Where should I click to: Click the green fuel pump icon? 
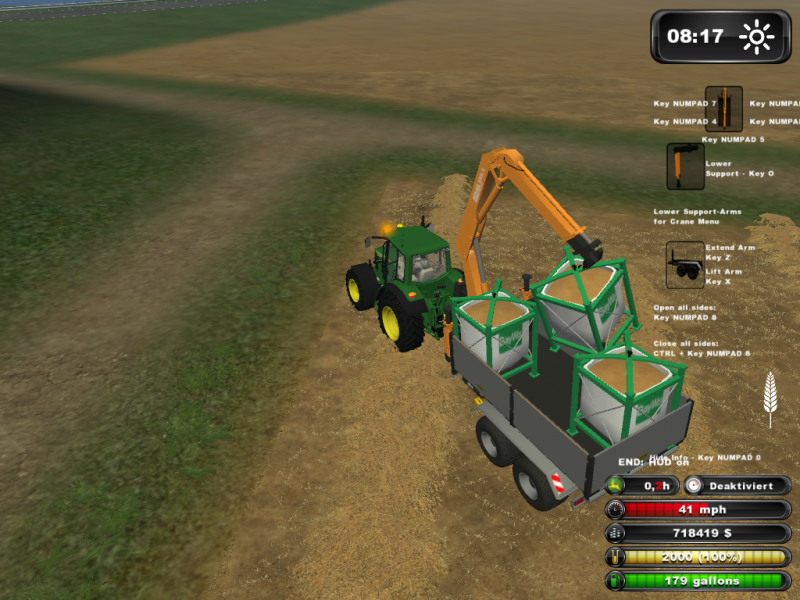coord(616,580)
